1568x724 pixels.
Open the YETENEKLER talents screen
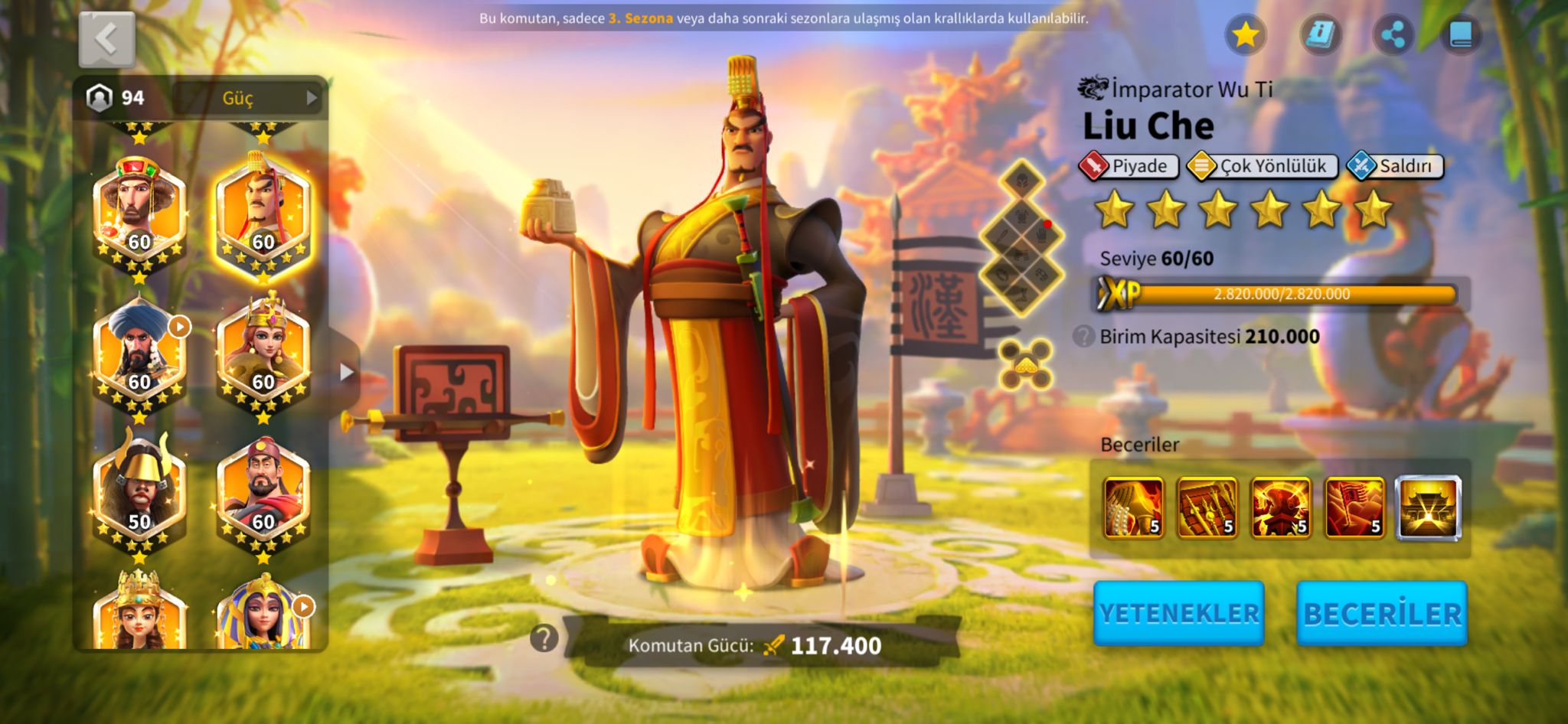tap(1178, 613)
